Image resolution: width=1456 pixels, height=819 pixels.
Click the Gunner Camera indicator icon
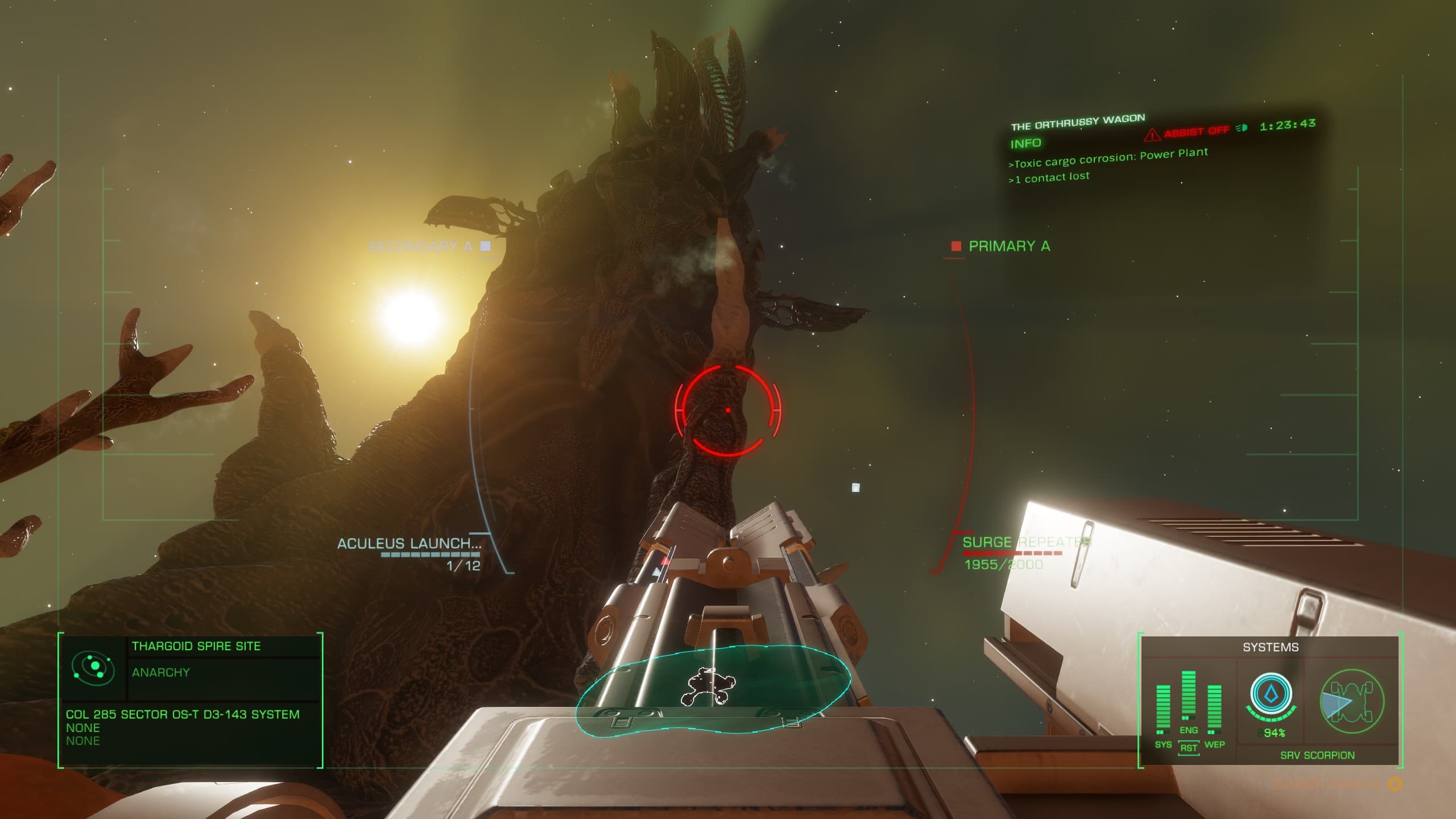point(1395,785)
